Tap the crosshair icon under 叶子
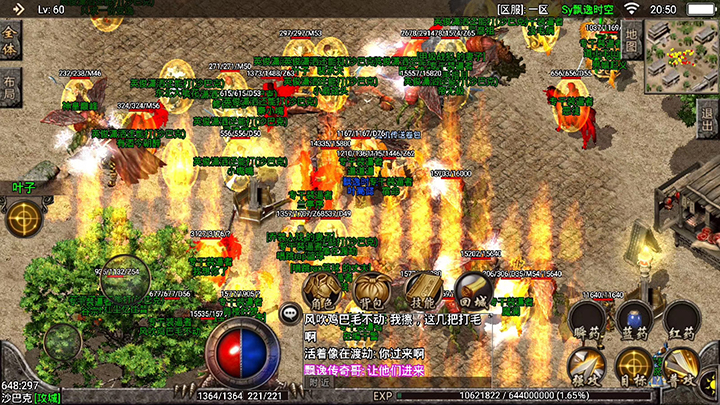The width and height of the screenshot is (720, 405). (22, 218)
